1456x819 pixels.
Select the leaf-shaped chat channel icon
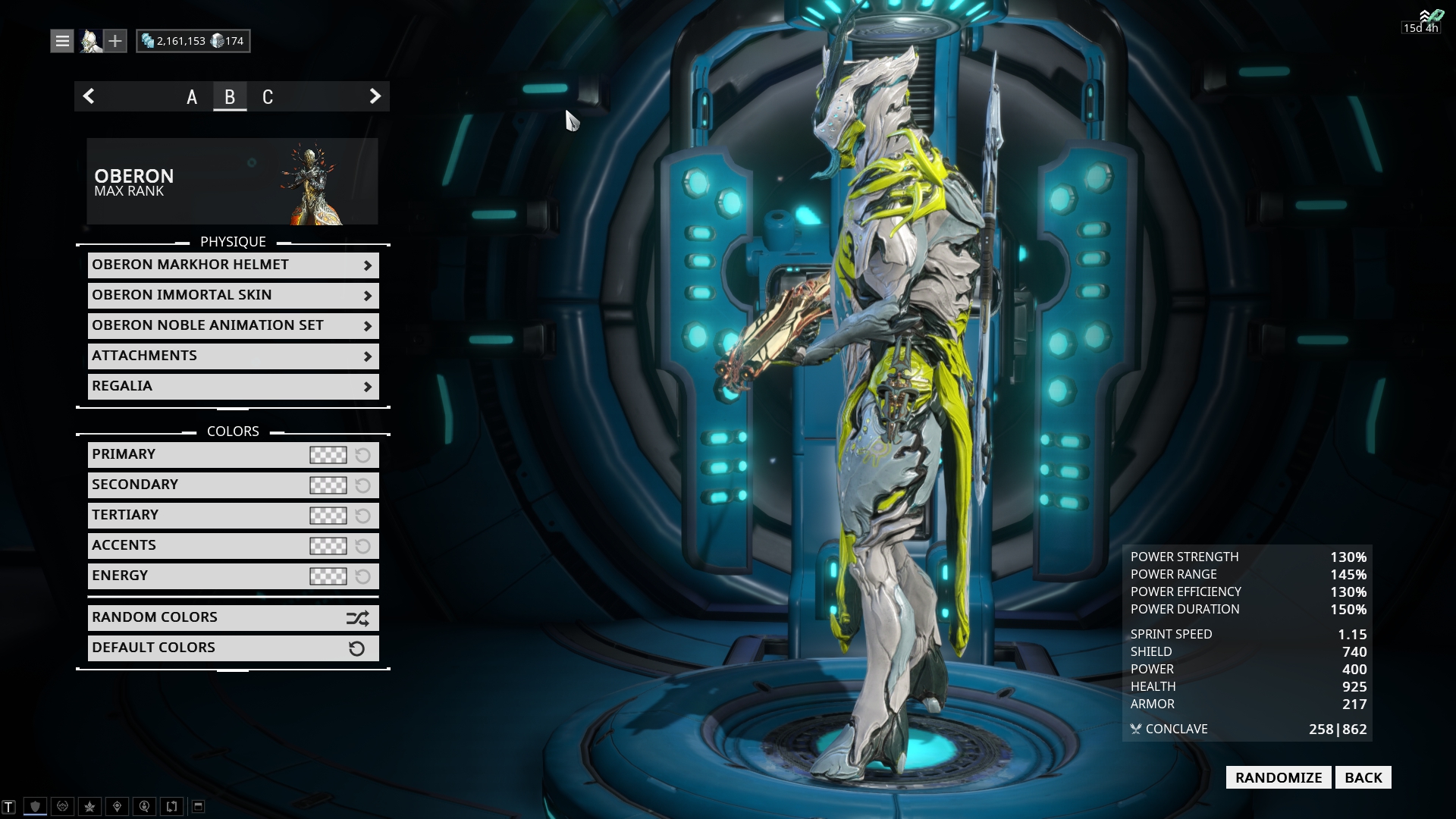coord(89,806)
